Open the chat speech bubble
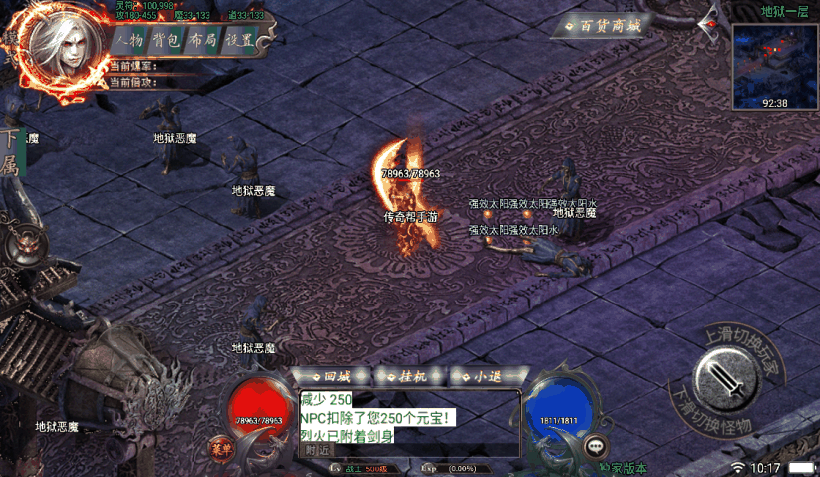820x477 pixels. click(597, 447)
